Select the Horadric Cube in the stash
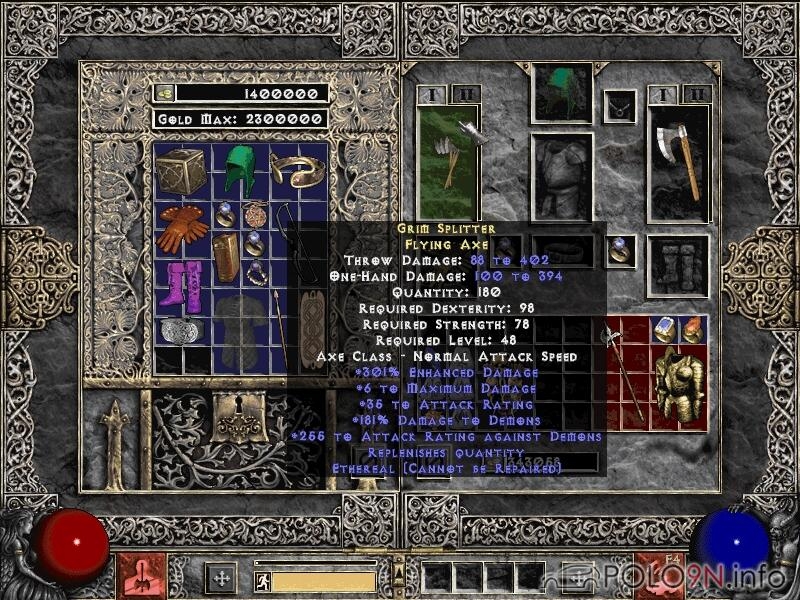 click(181, 171)
